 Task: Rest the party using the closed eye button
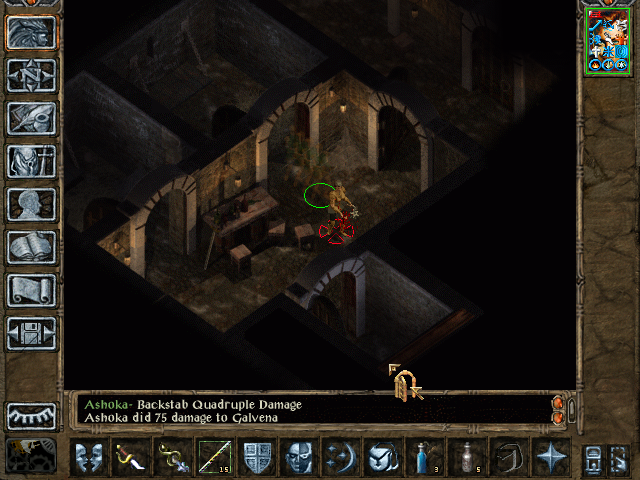pos(31,416)
